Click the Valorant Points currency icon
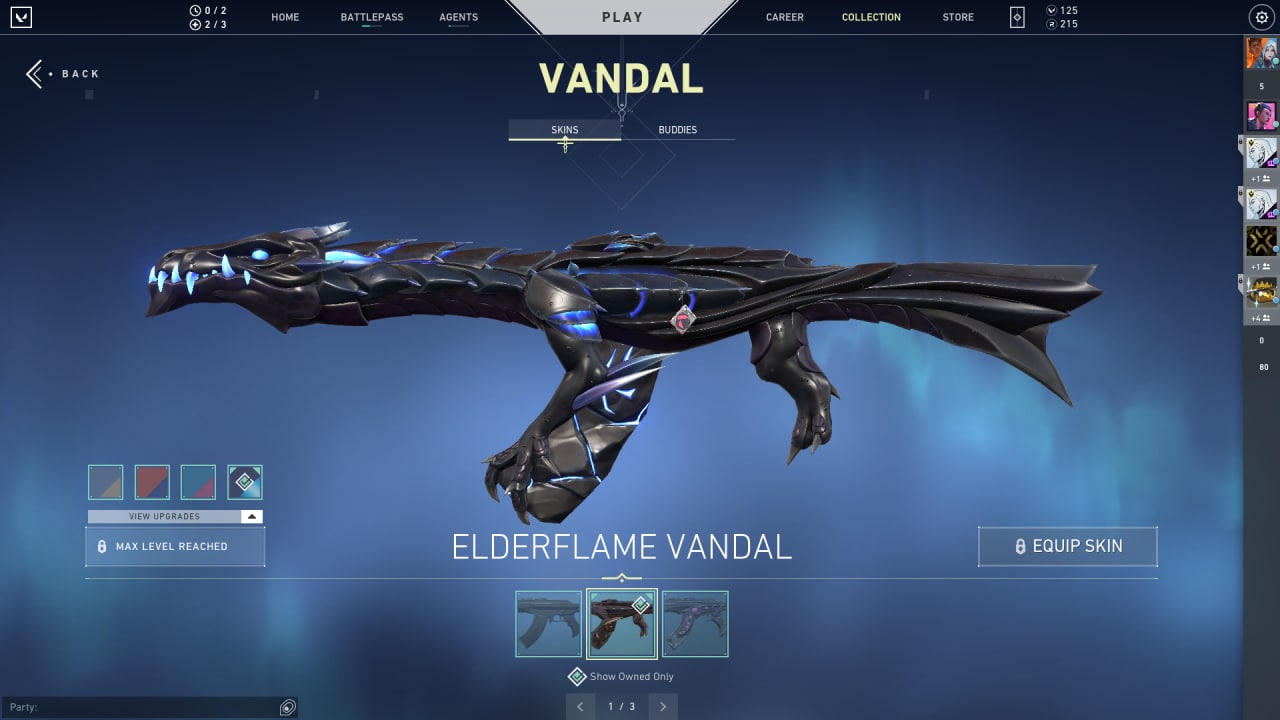The image size is (1280, 720). pyautogui.click(x=1051, y=10)
